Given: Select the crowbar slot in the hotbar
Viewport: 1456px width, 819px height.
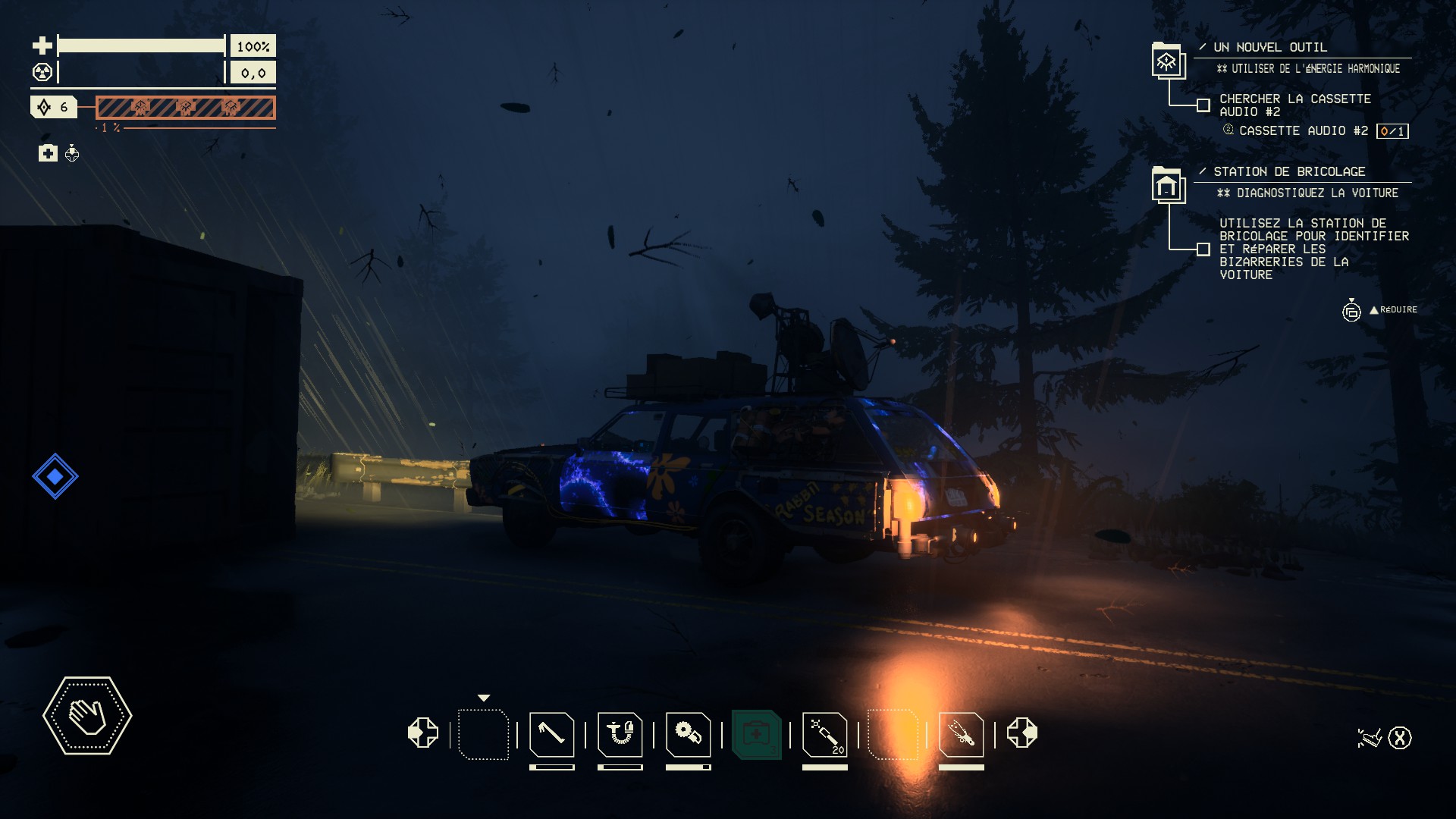Looking at the screenshot, I should click(x=551, y=734).
